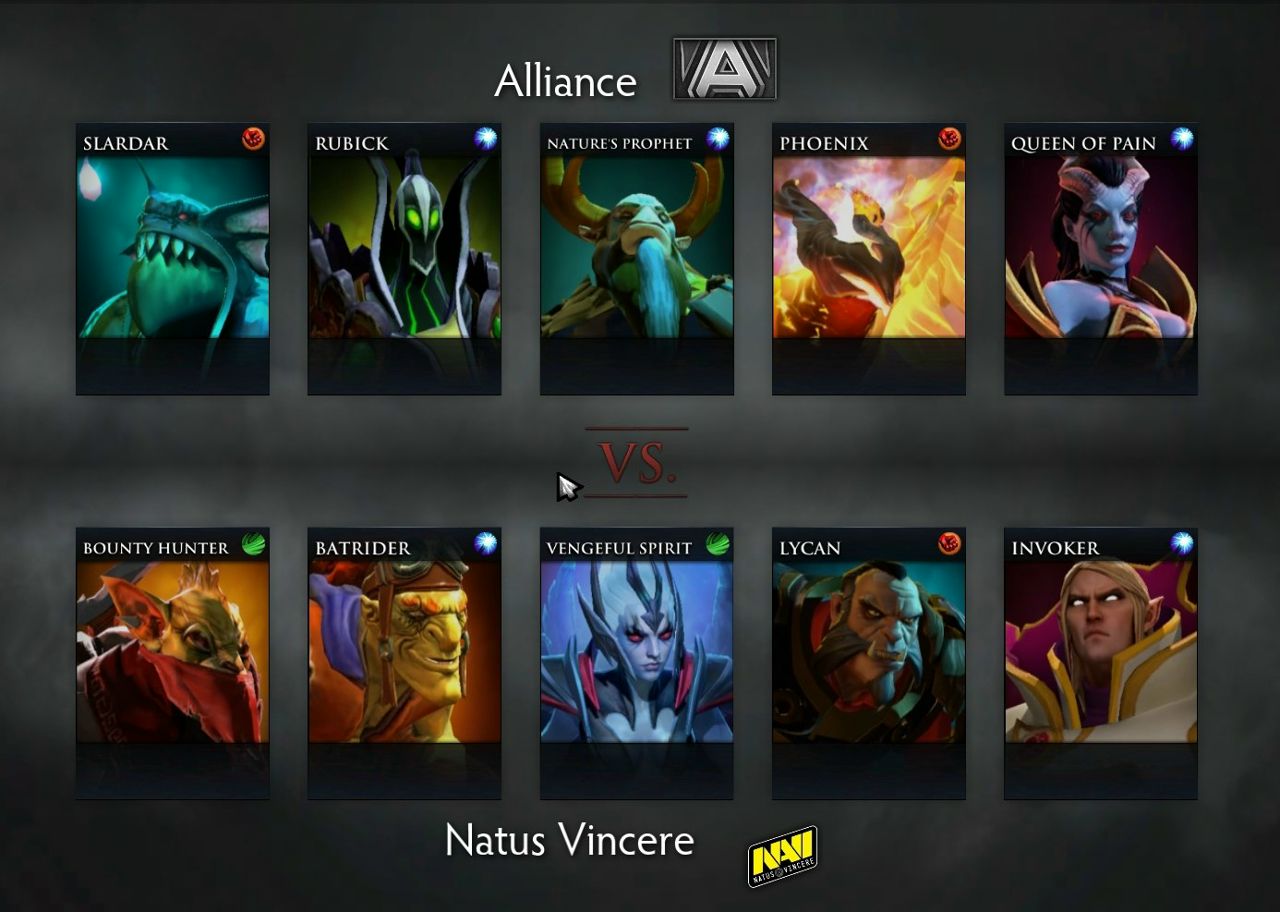Choose the Invoker hero card
This screenshot has width=1280, height=912.
coord(1101,662)
